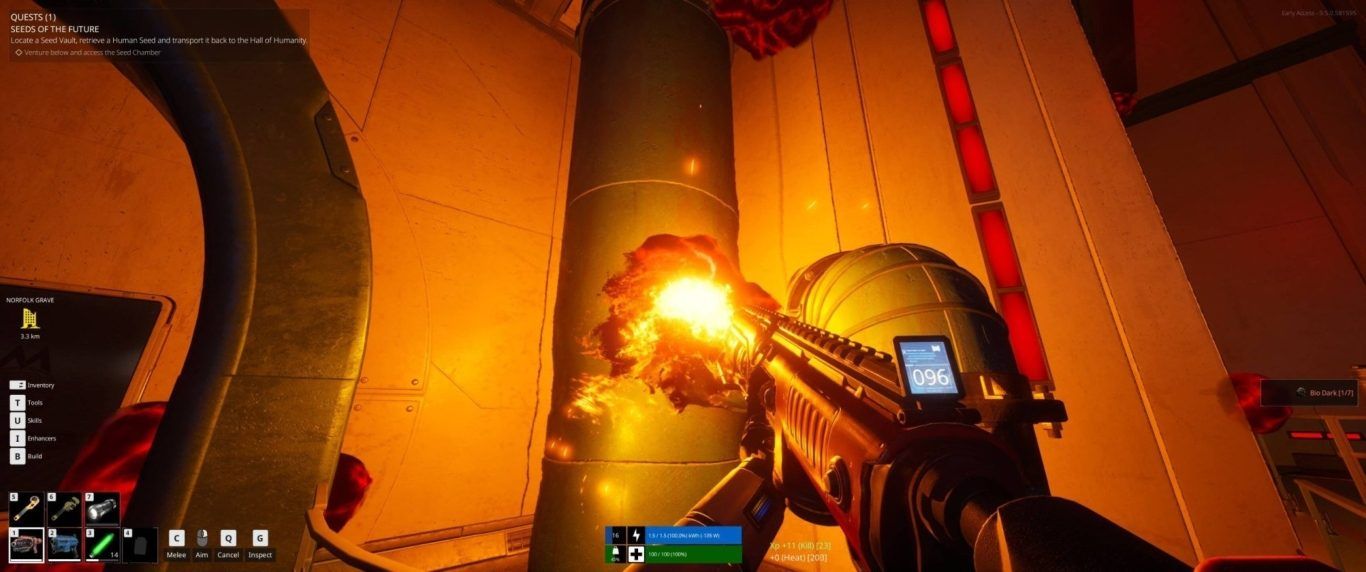This screenshot has height=572, width=1366.
Task: Switch to the blue gun in slot 2
Action: (64, 546)
